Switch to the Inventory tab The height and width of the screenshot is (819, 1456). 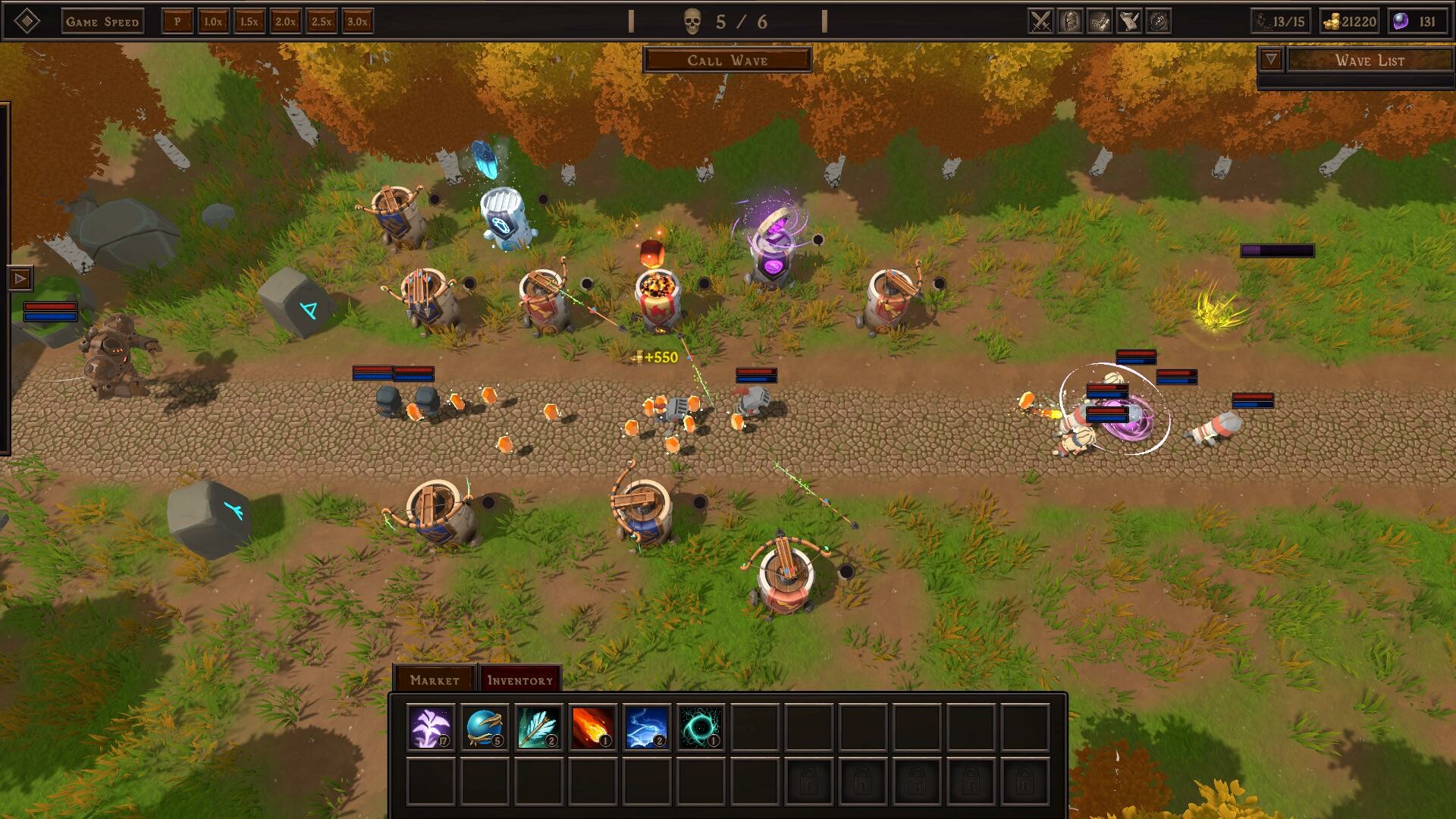pos(520,680)
